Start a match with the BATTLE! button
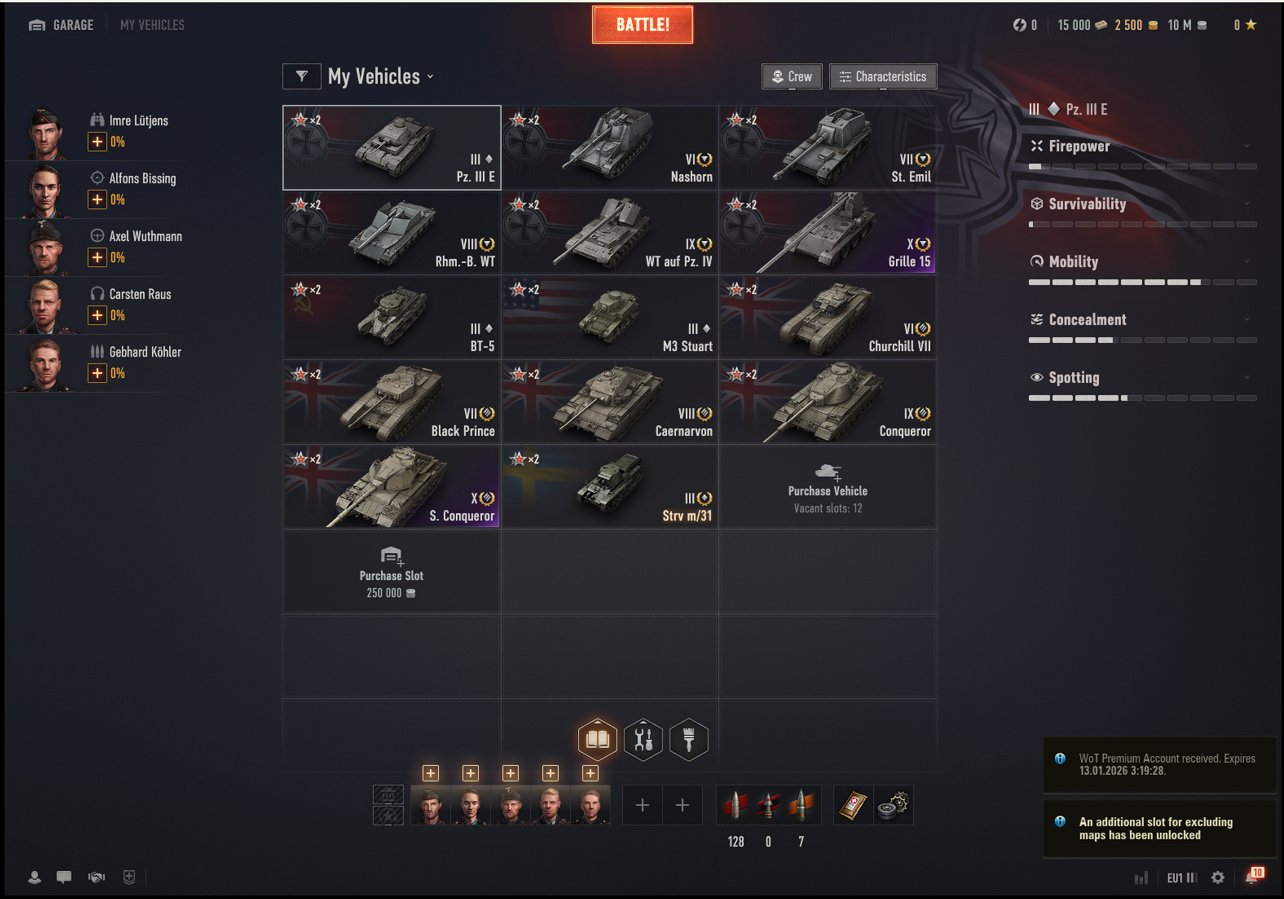1284x899 pixels. (x=642, y=25)
